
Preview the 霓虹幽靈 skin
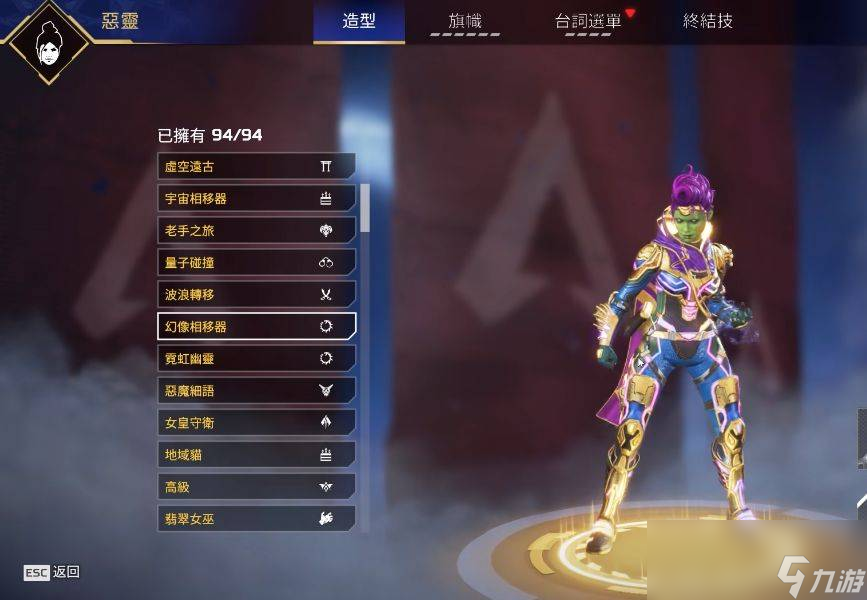(256, 358)
